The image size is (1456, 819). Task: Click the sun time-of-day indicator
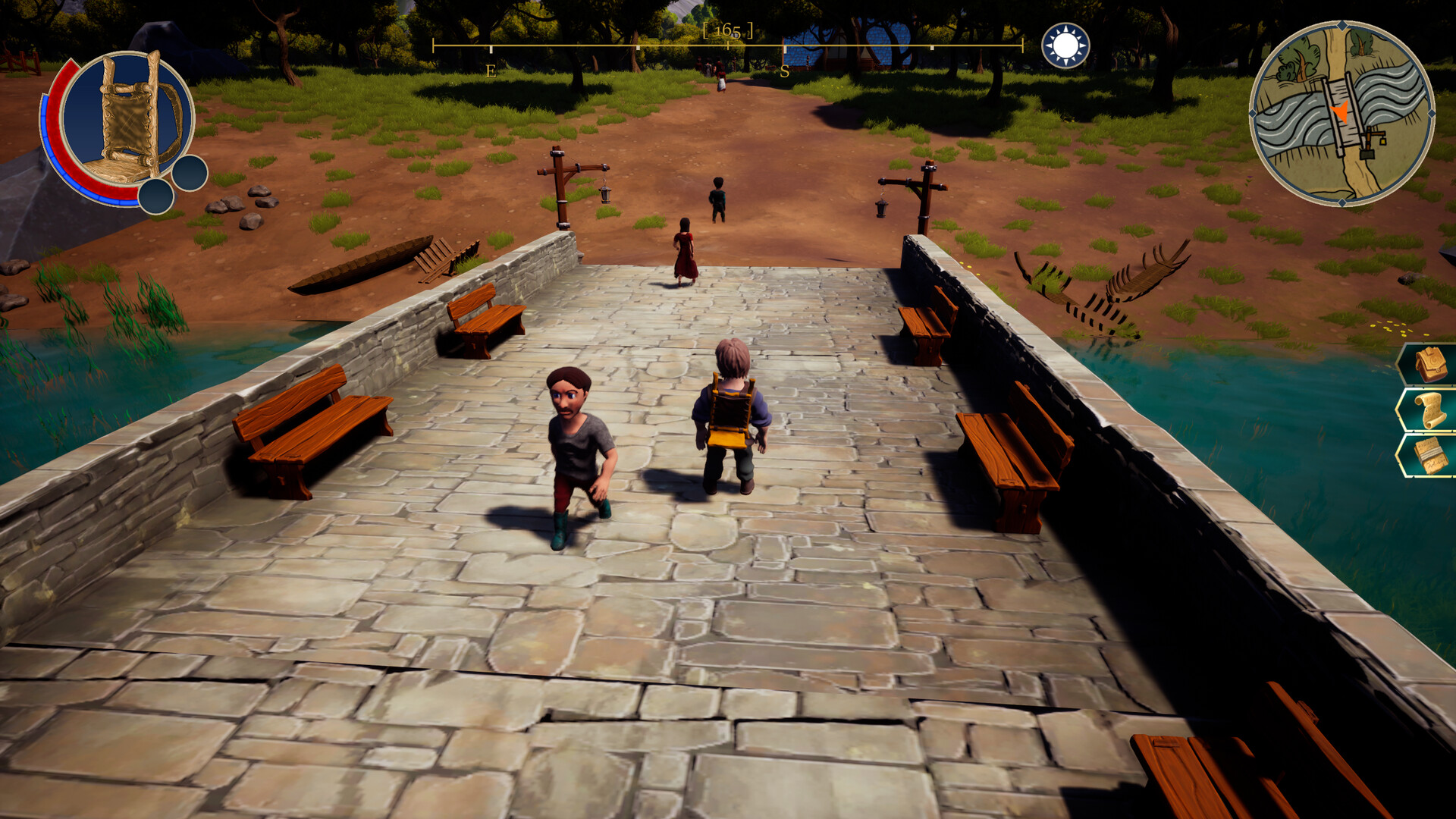click(x=1064, y=43)
